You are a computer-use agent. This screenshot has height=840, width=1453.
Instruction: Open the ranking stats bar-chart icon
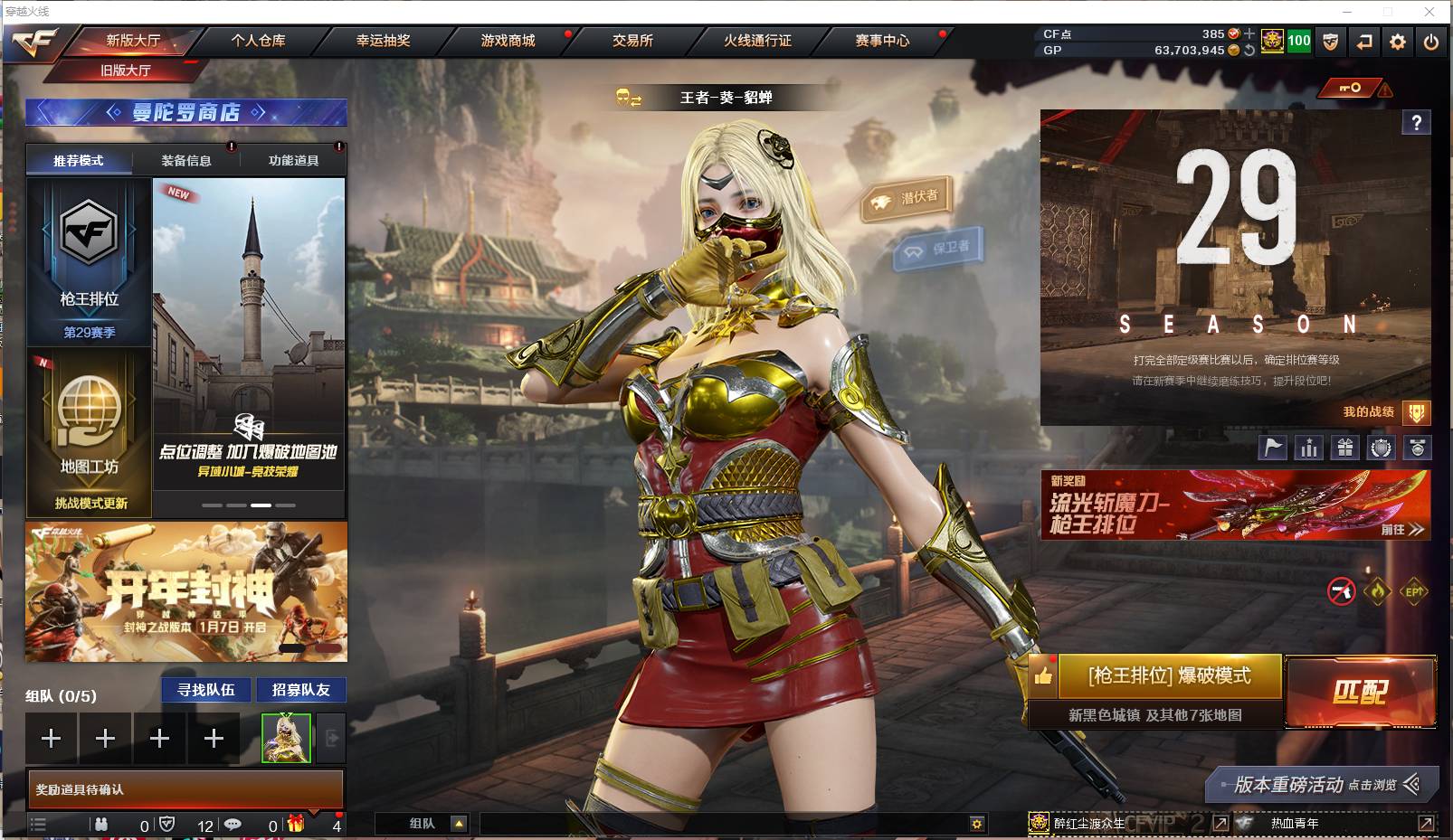click(x=1309, y=447)
